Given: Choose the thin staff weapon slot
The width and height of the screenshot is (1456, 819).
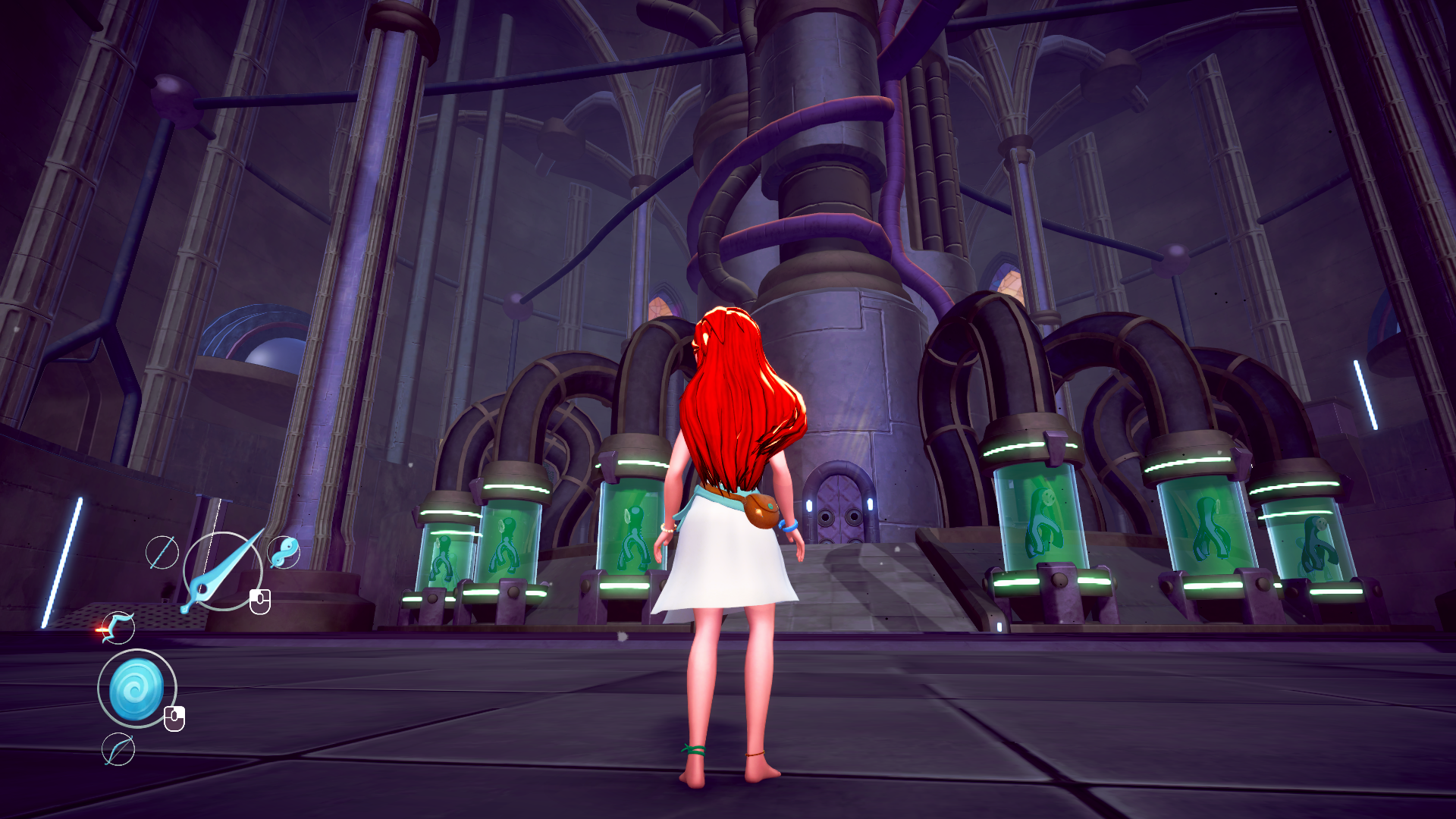Looking at the screenshot, I should point(162,552).
